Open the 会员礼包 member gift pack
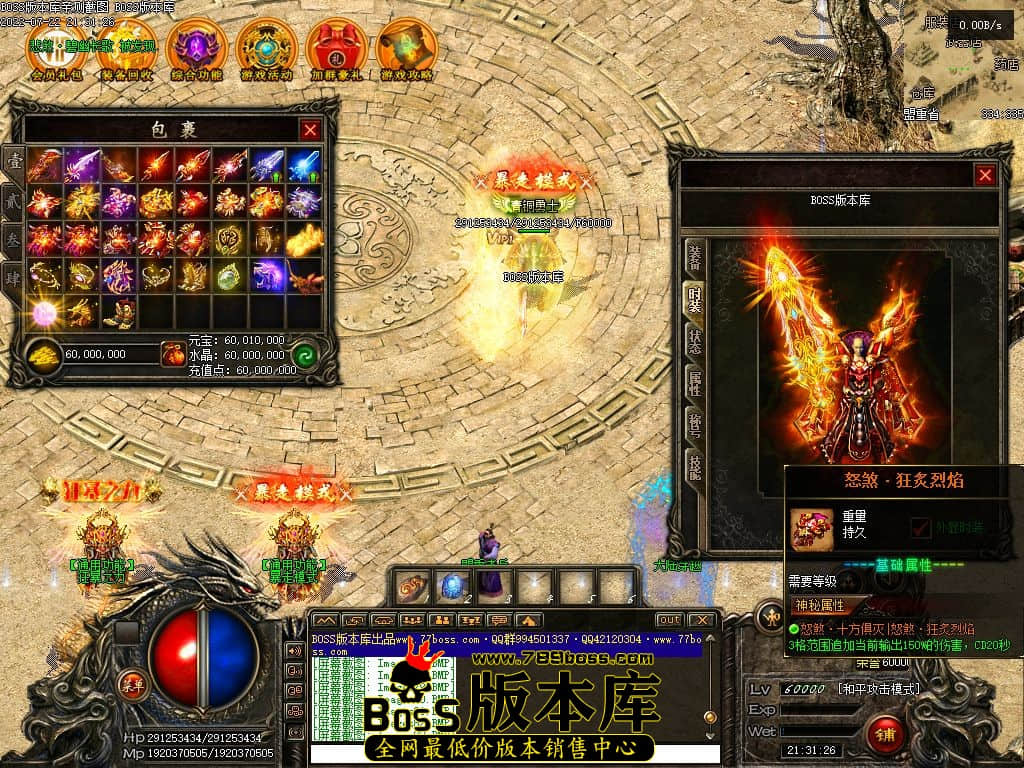1024x768 pixels. coord(56,48)
